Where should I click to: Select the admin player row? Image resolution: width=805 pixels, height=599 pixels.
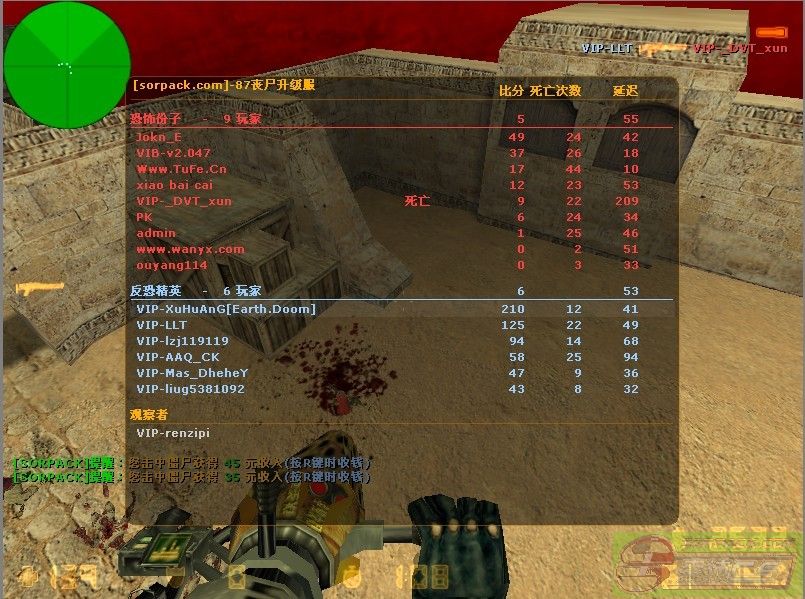click(156, 233)
